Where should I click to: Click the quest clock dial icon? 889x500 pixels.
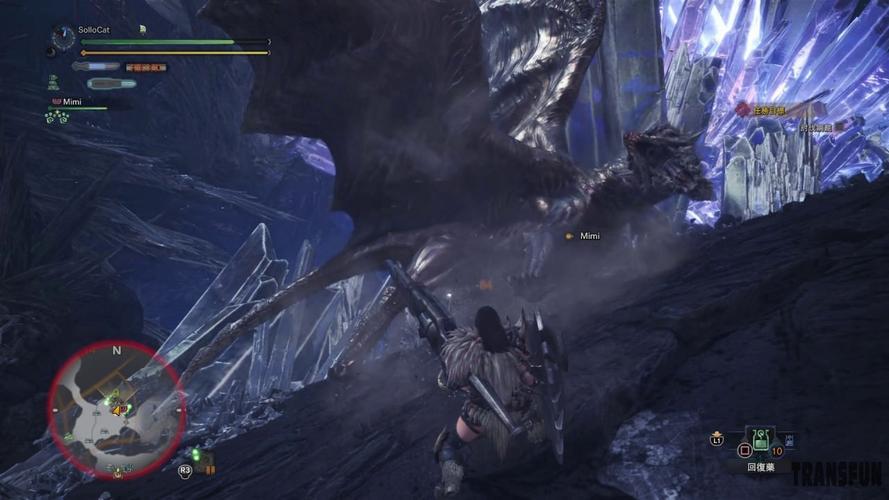point(64,39)
